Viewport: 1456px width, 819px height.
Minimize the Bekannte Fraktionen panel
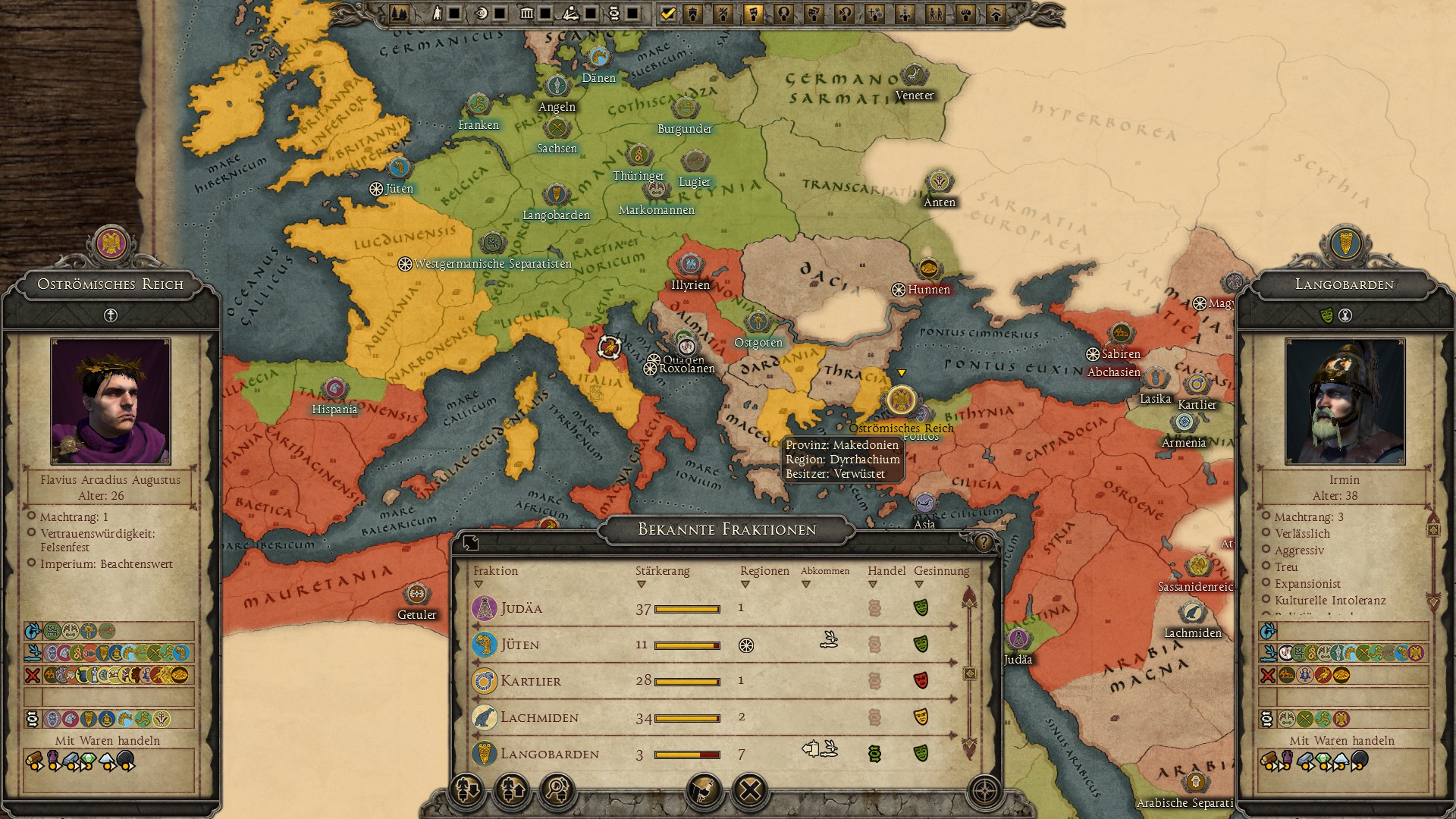471,542
